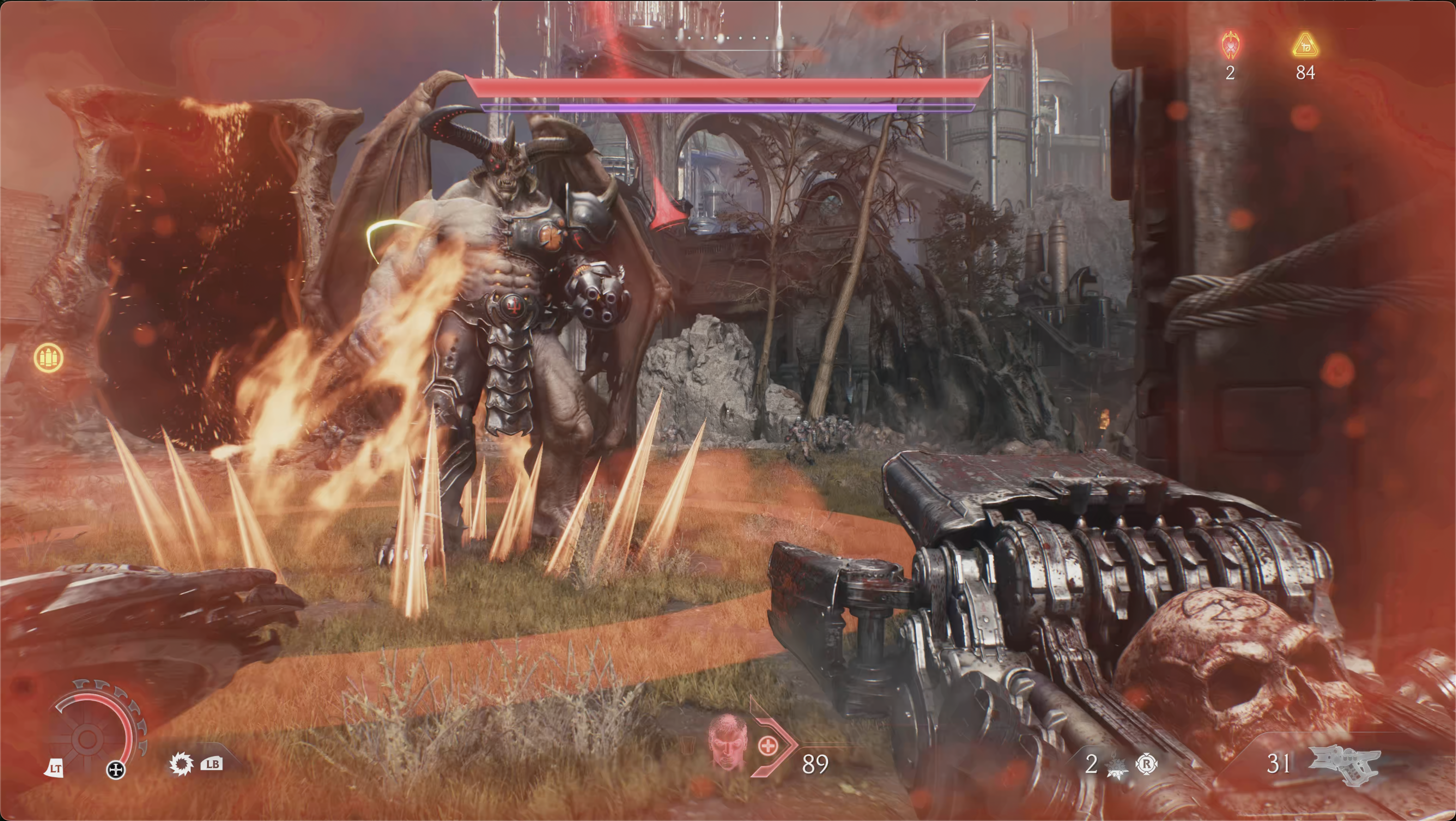Select the melee weapon charge icon
Image resolution: width=1456 pixels, height=821 pixels.
1116,765
